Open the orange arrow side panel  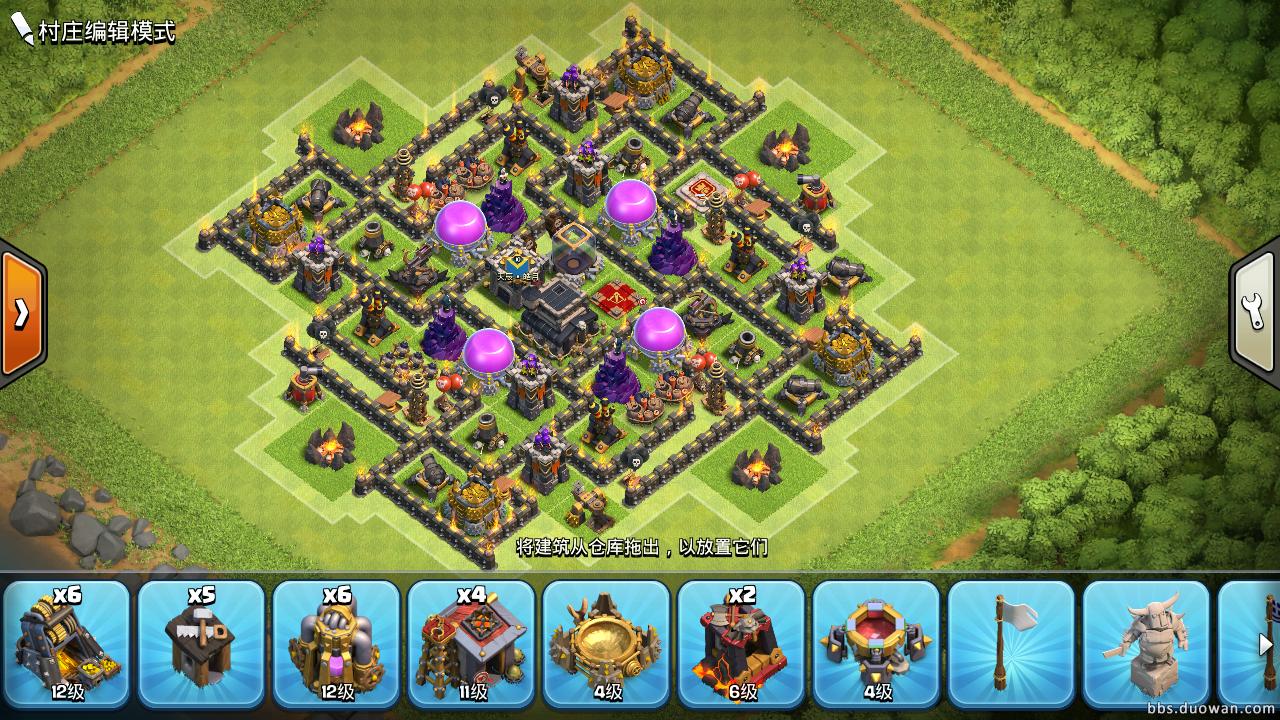(21, 313)
